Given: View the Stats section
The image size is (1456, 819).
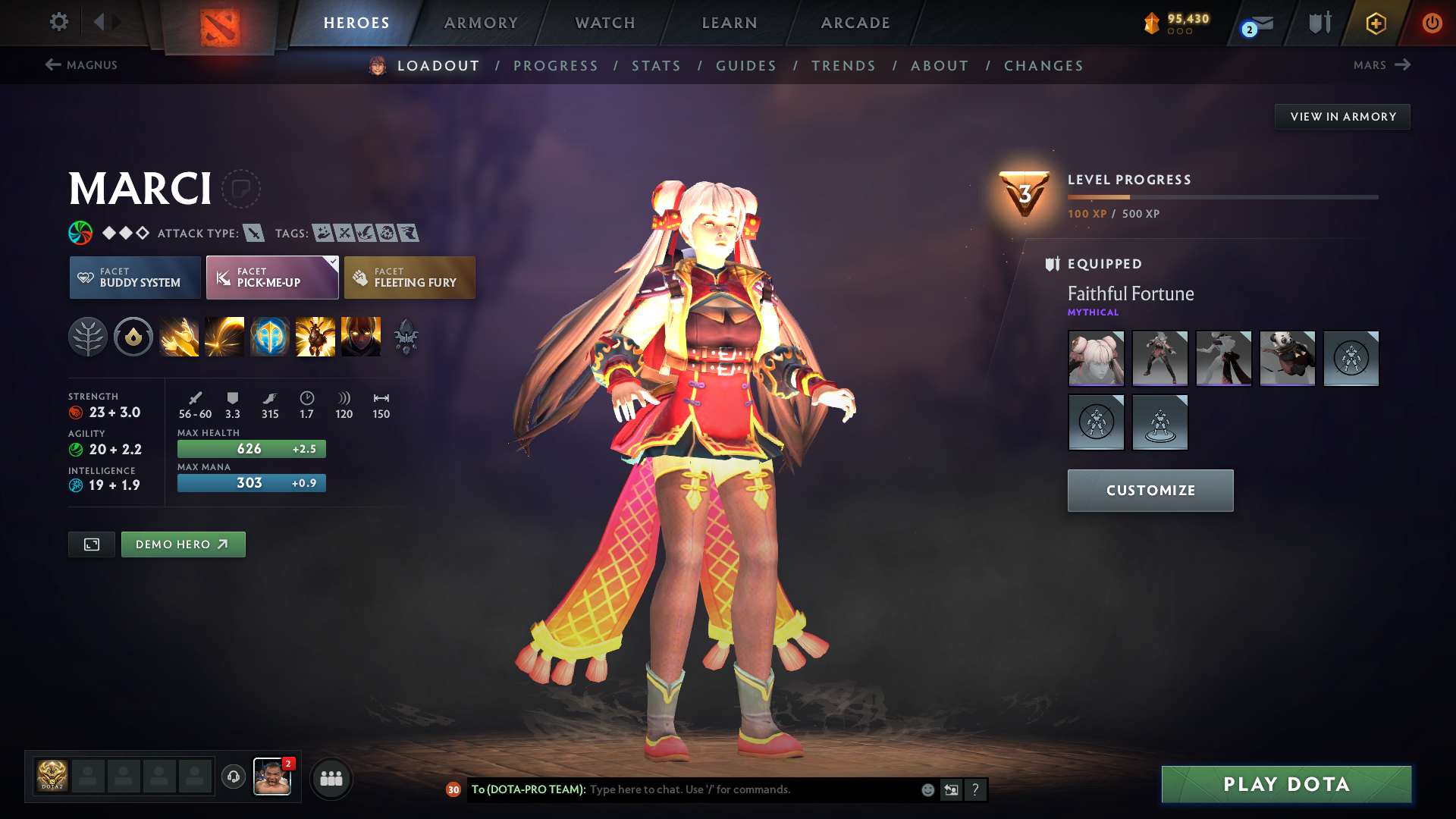Looking at the screenshot, I should tap(657, 66).
